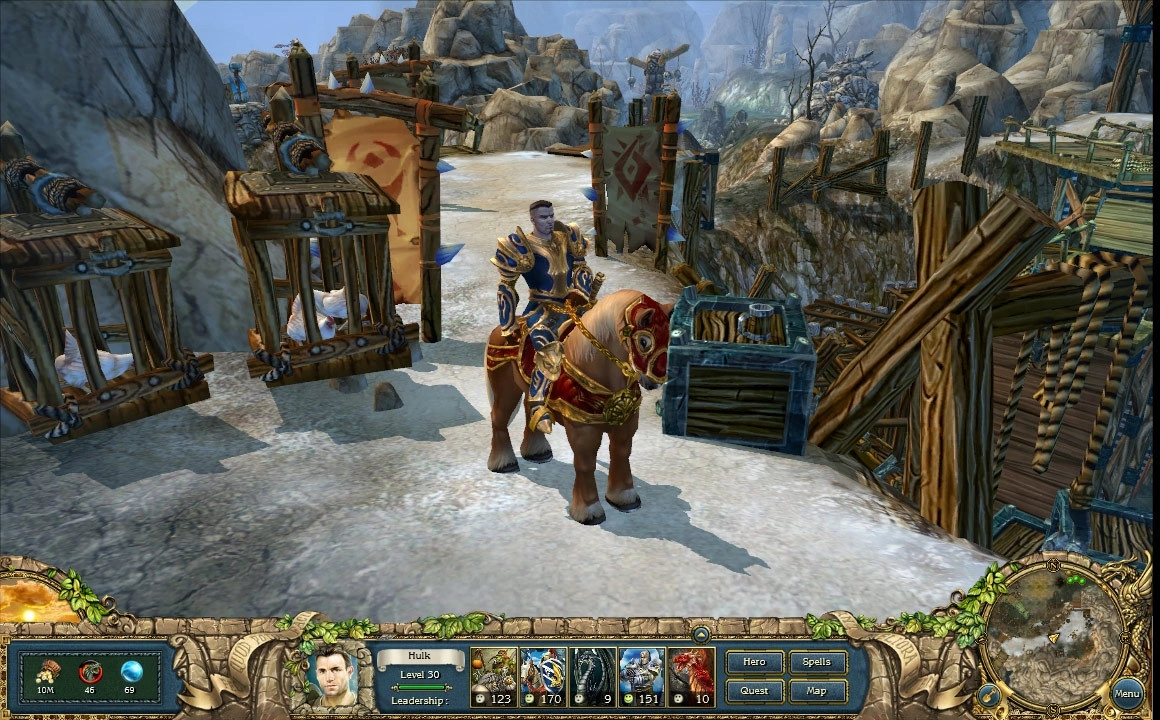Choose the dark dragon troop slot with 9 units
This screenshot has height=720, width=1160.
click(x=593, y=677)
